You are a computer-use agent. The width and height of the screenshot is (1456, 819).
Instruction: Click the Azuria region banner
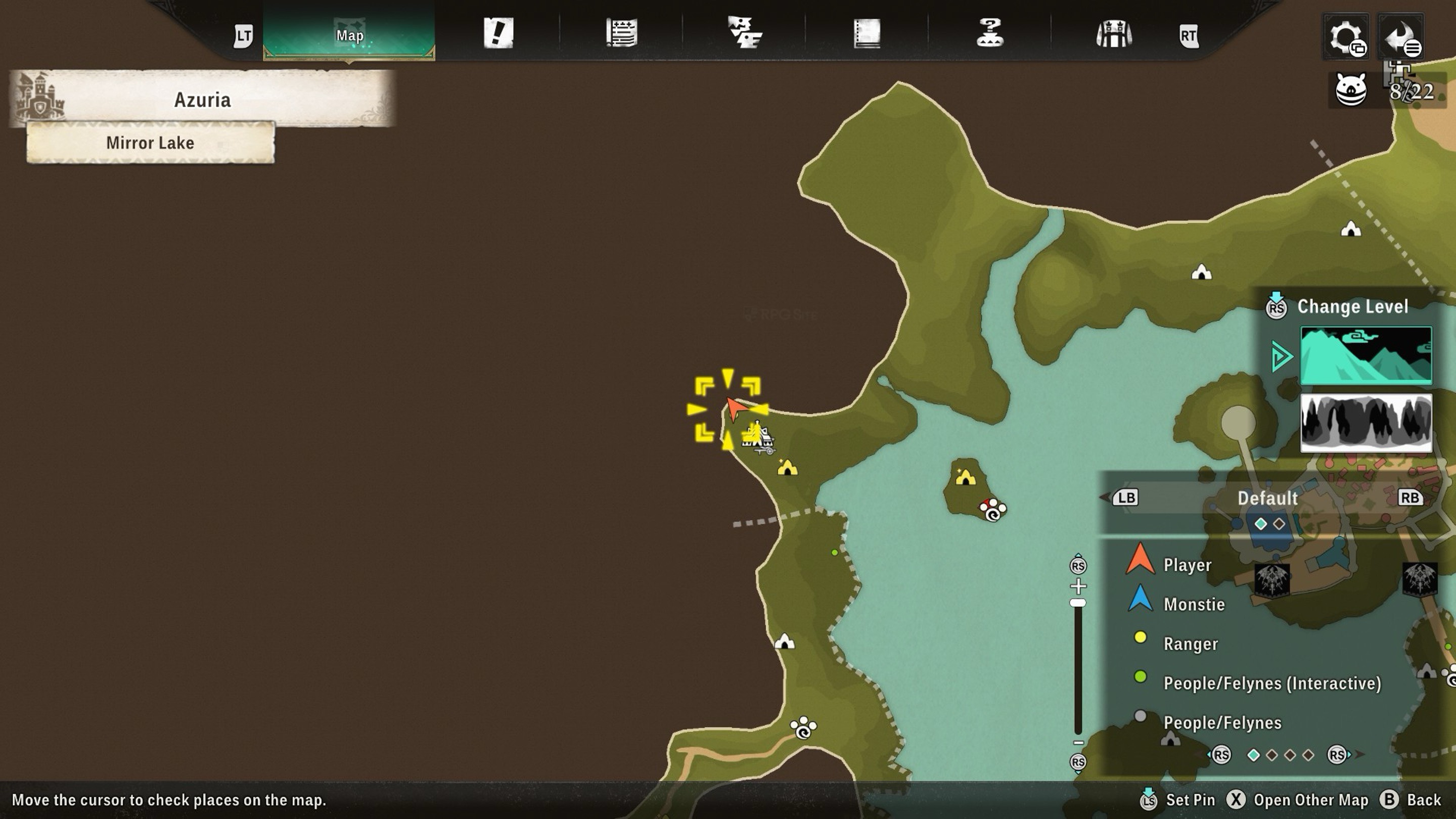pyautogui.click(x=202, y=100)
